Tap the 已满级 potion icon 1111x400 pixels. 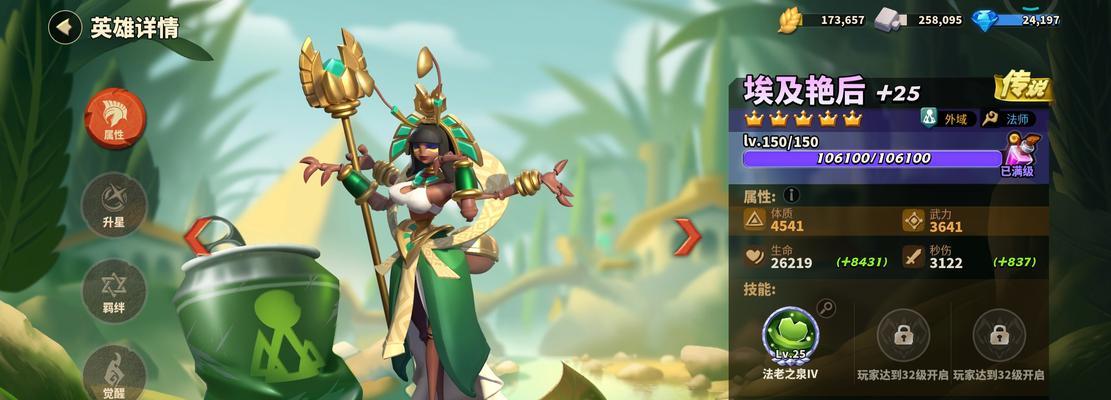[1022, 153]
